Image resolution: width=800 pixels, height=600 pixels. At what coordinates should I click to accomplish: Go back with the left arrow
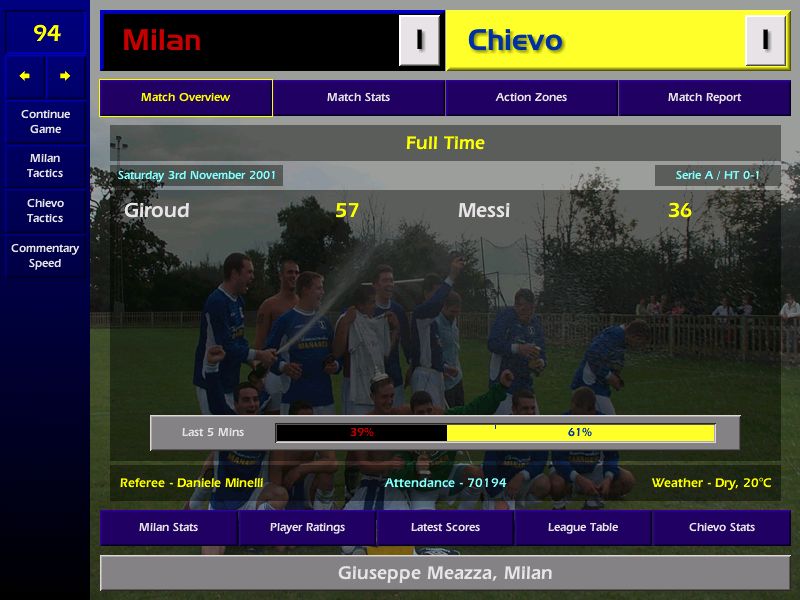pyautogui.click(x=25, y=76)
